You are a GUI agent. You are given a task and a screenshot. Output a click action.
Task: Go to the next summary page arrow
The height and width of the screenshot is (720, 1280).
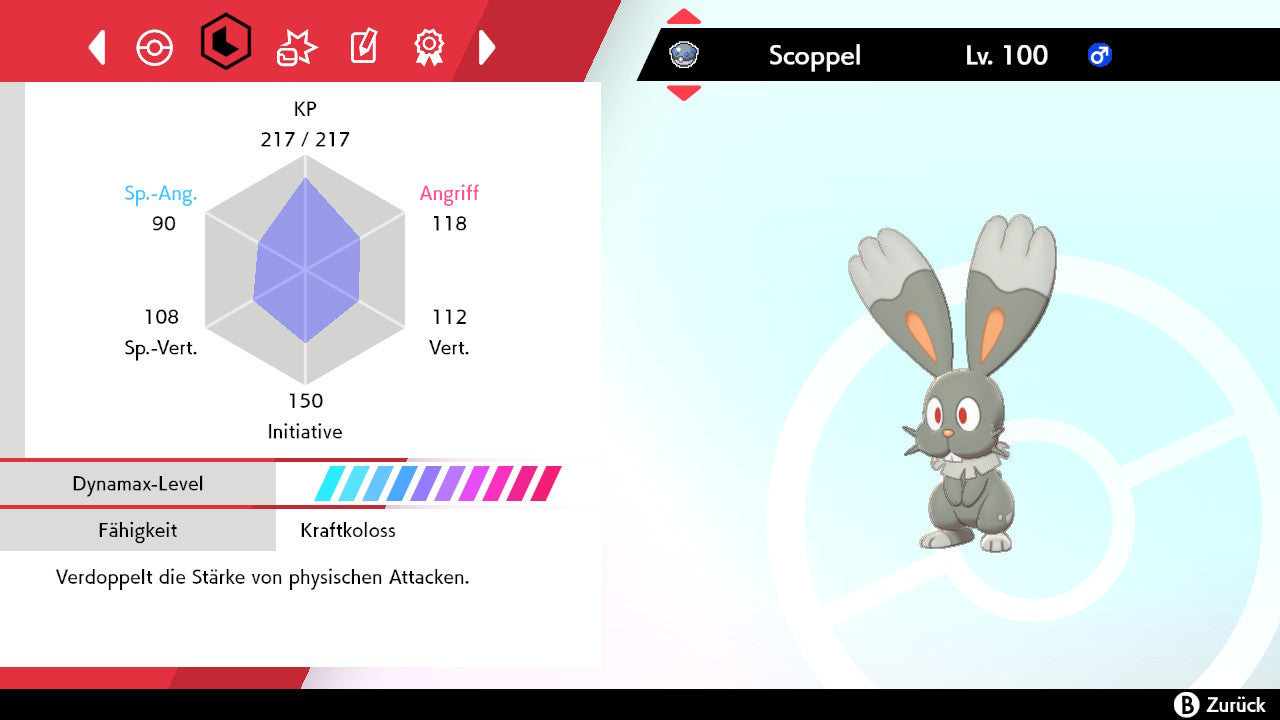(487, 47)
